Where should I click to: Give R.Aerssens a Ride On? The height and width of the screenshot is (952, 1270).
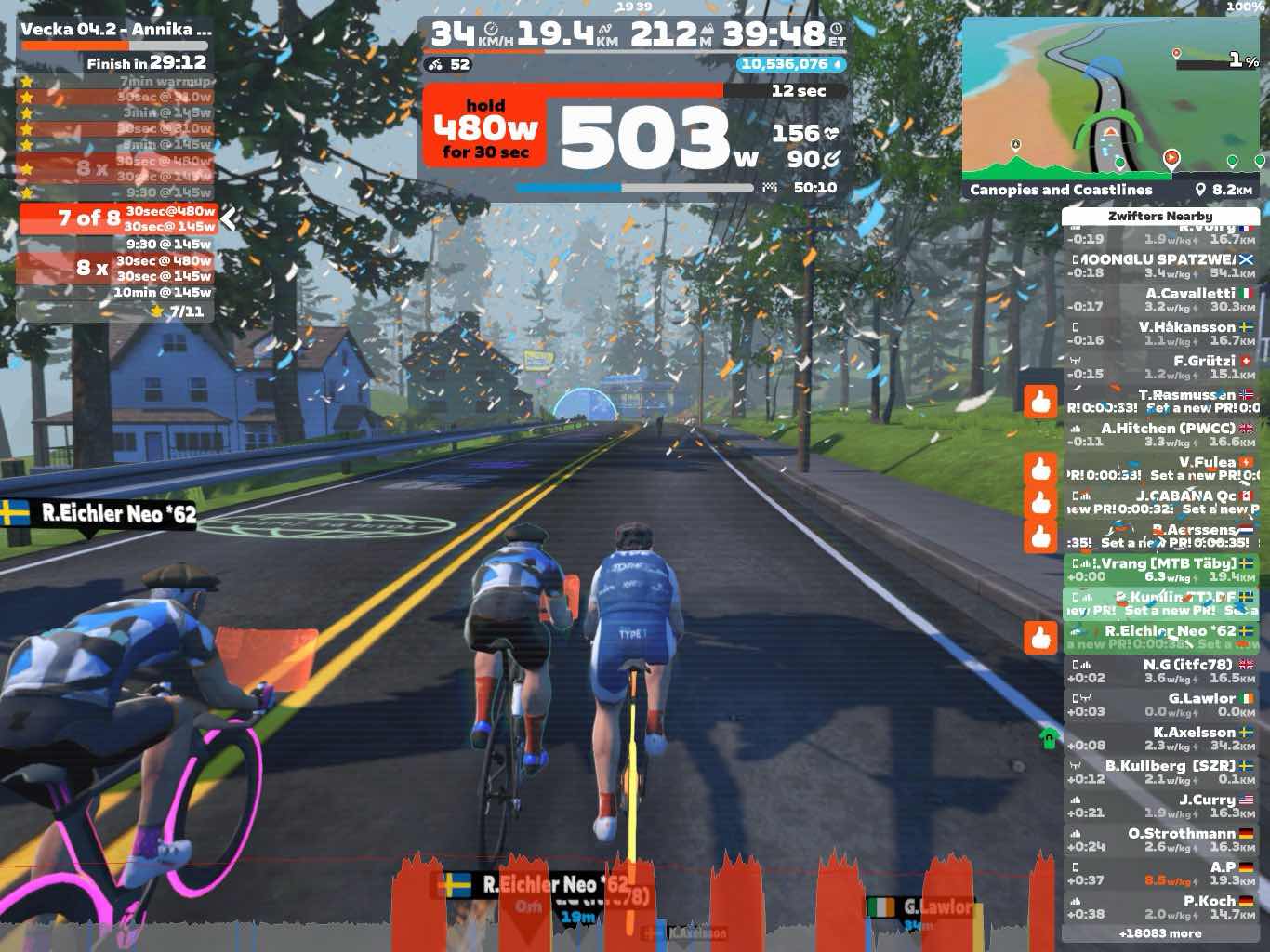pyautogui.click(x=1040, y=536)
